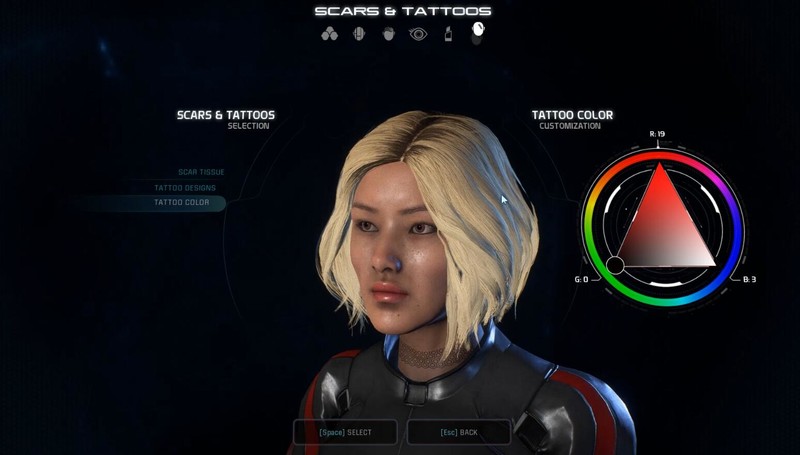Image resolution: width=800 pixels, height=455 pixels.
Task: Choose white at the triangle's right corner
Action: tap(714, 265)
